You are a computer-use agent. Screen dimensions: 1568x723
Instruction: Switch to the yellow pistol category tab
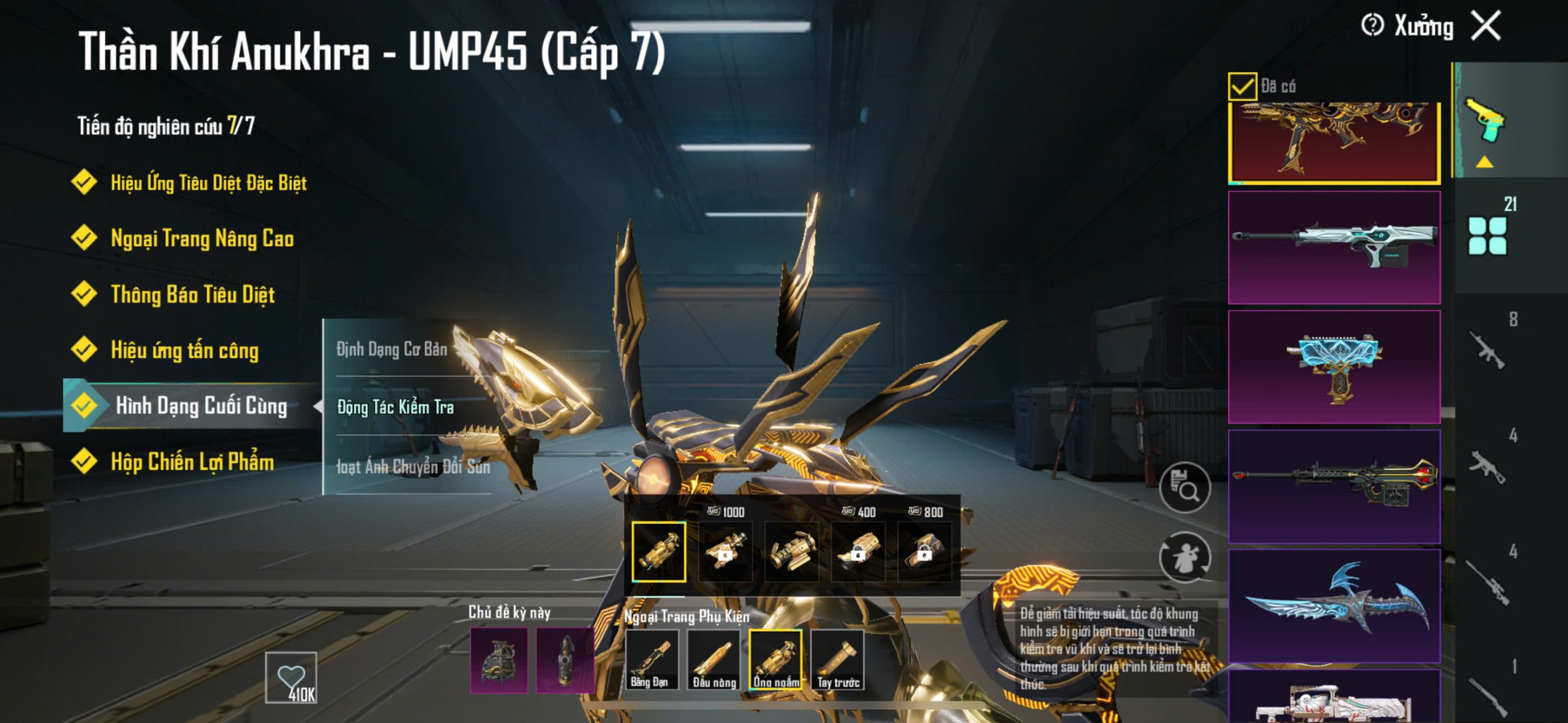point(1485,121)
